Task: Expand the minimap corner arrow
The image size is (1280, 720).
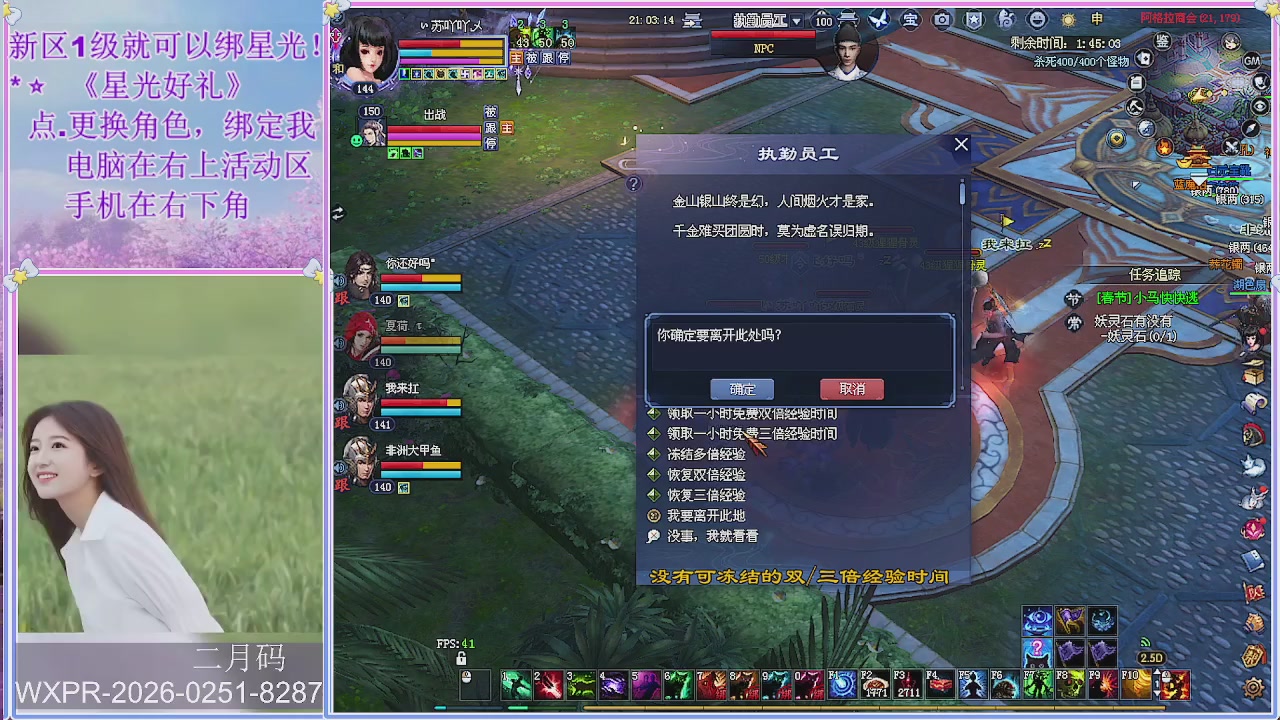Action: [1136, 184]
